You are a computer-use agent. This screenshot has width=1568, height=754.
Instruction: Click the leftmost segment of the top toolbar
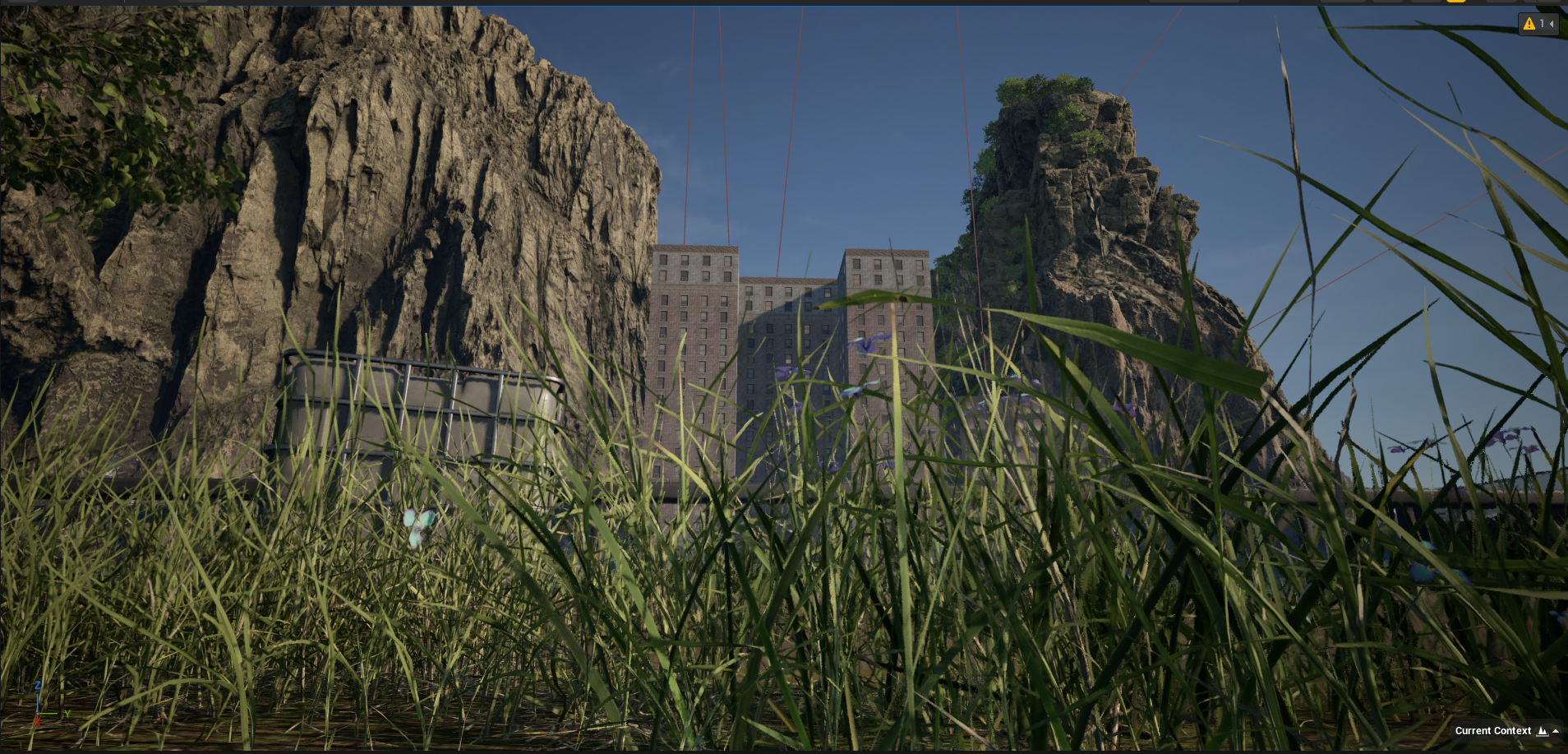click(25, 3)
